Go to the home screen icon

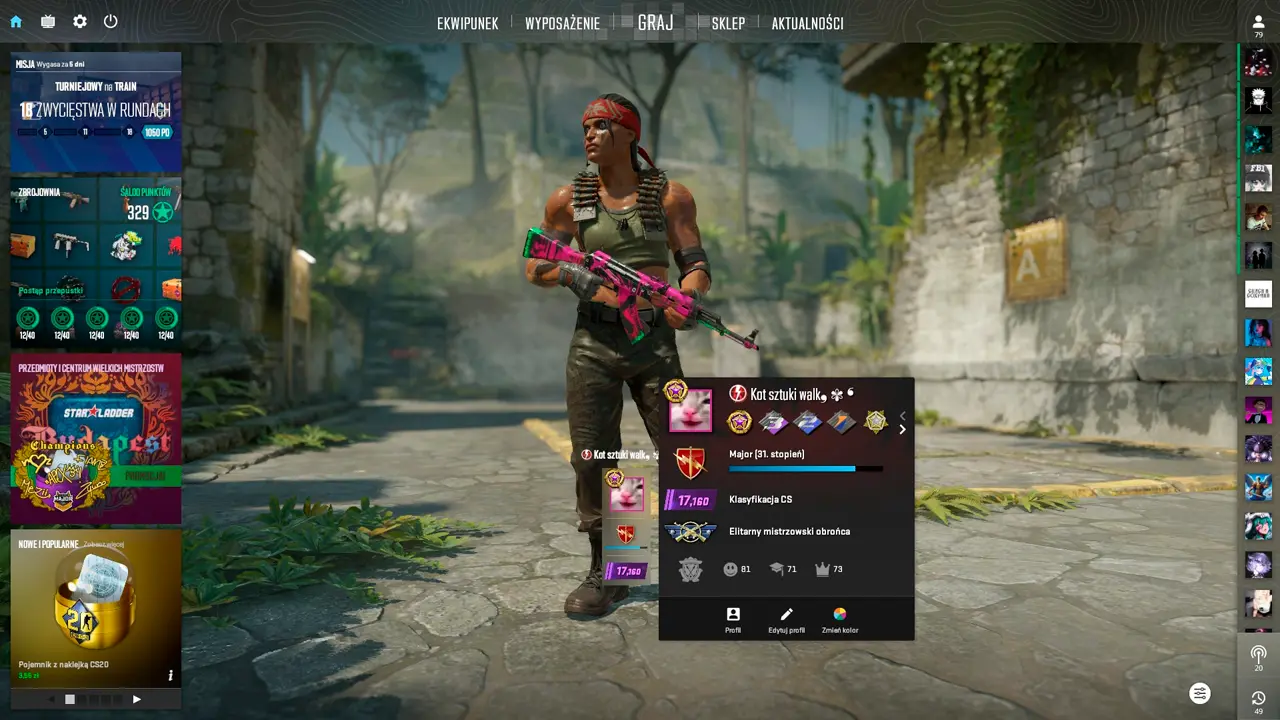click(16, 21)
